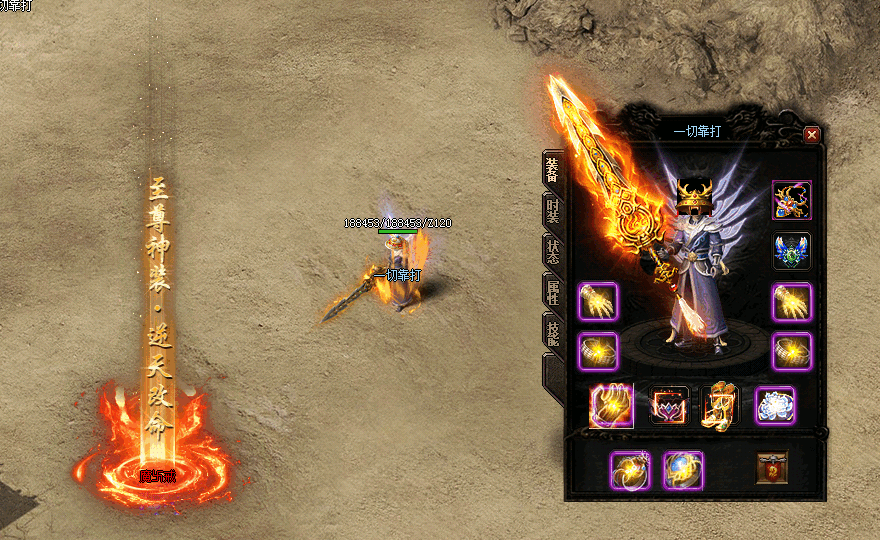Select the purple-red emblem equipment slot

click(670, 406)
